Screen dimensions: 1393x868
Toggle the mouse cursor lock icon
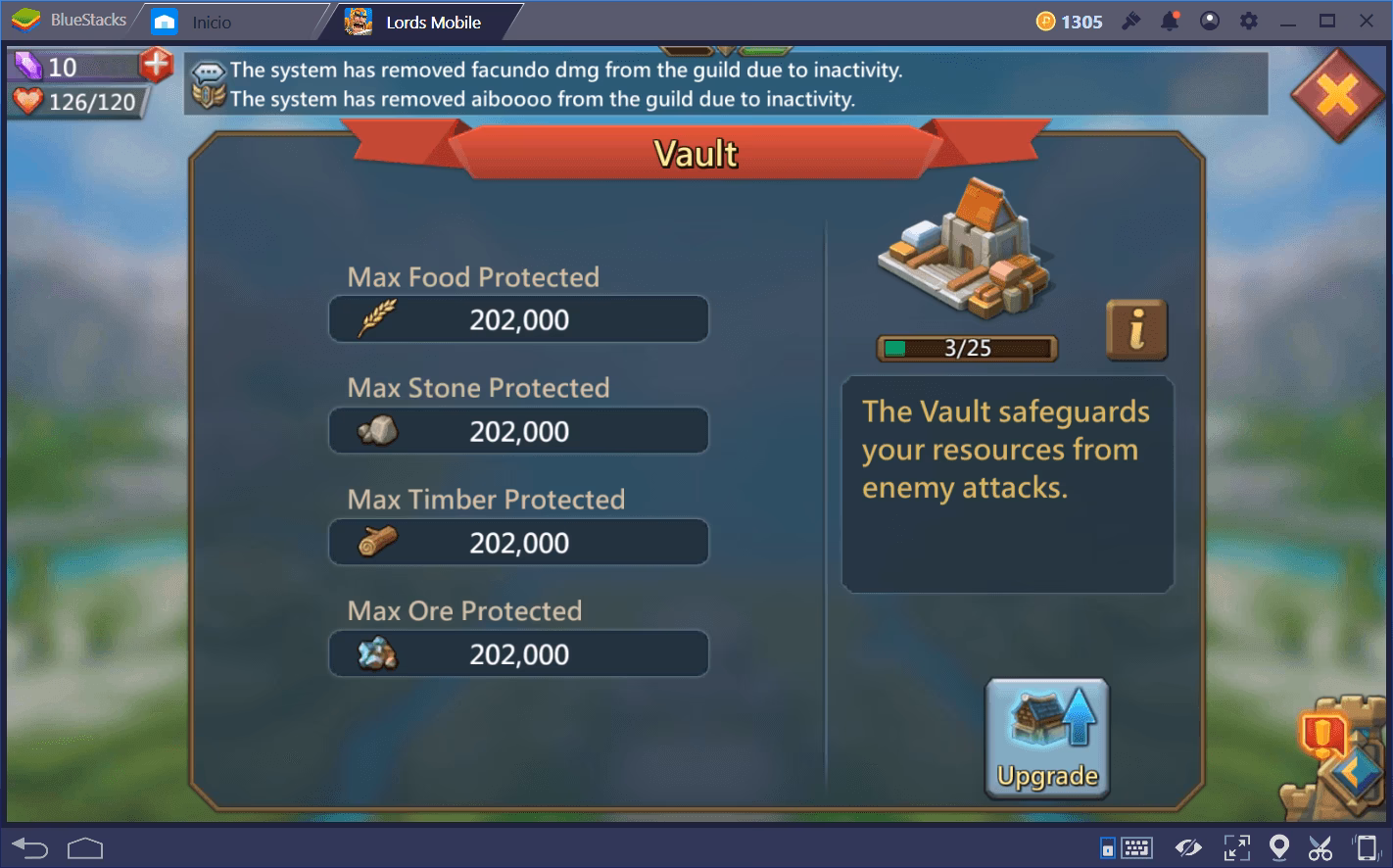click(1108, 845)
